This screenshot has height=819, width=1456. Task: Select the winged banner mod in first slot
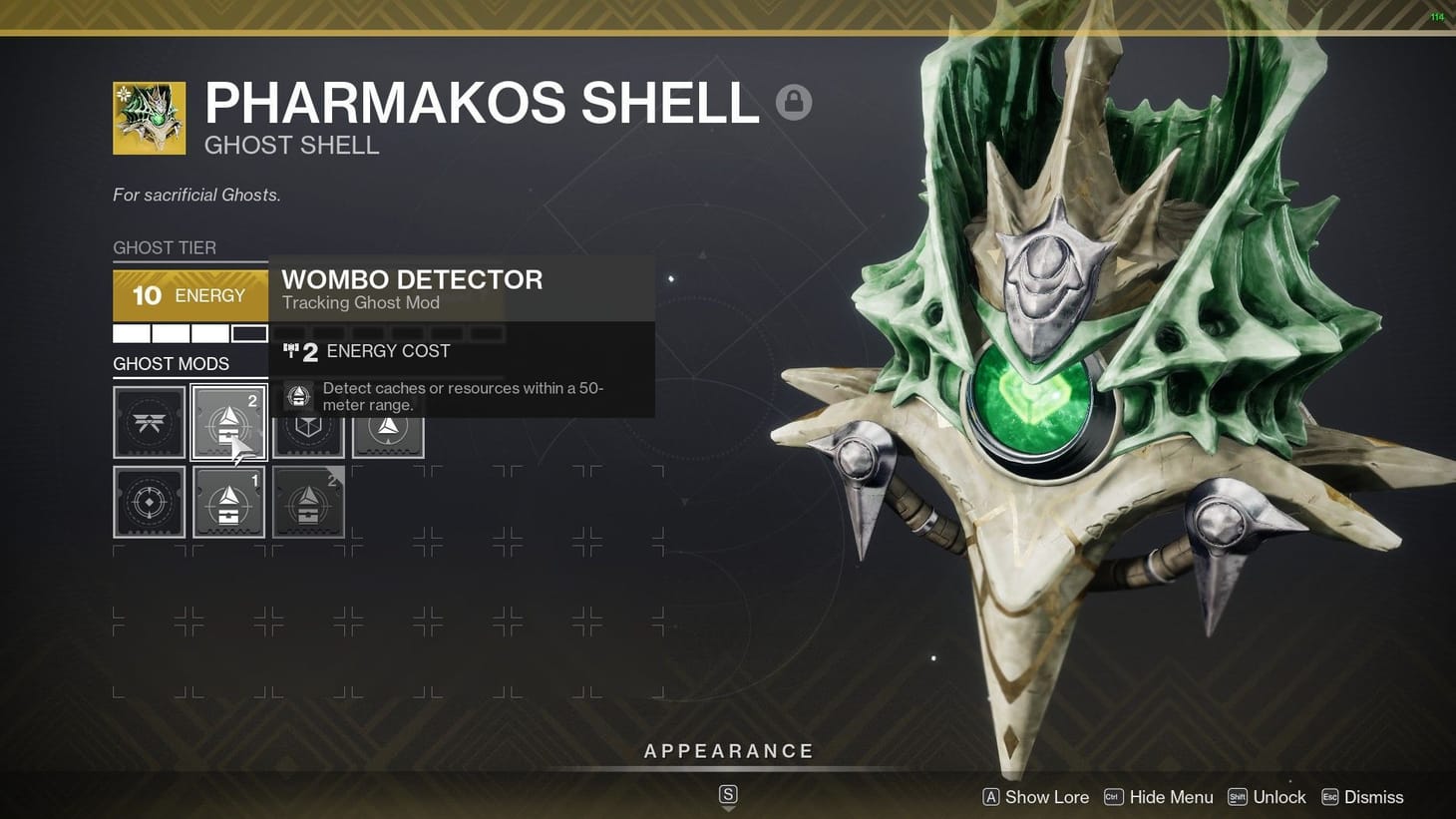(149, 422)
